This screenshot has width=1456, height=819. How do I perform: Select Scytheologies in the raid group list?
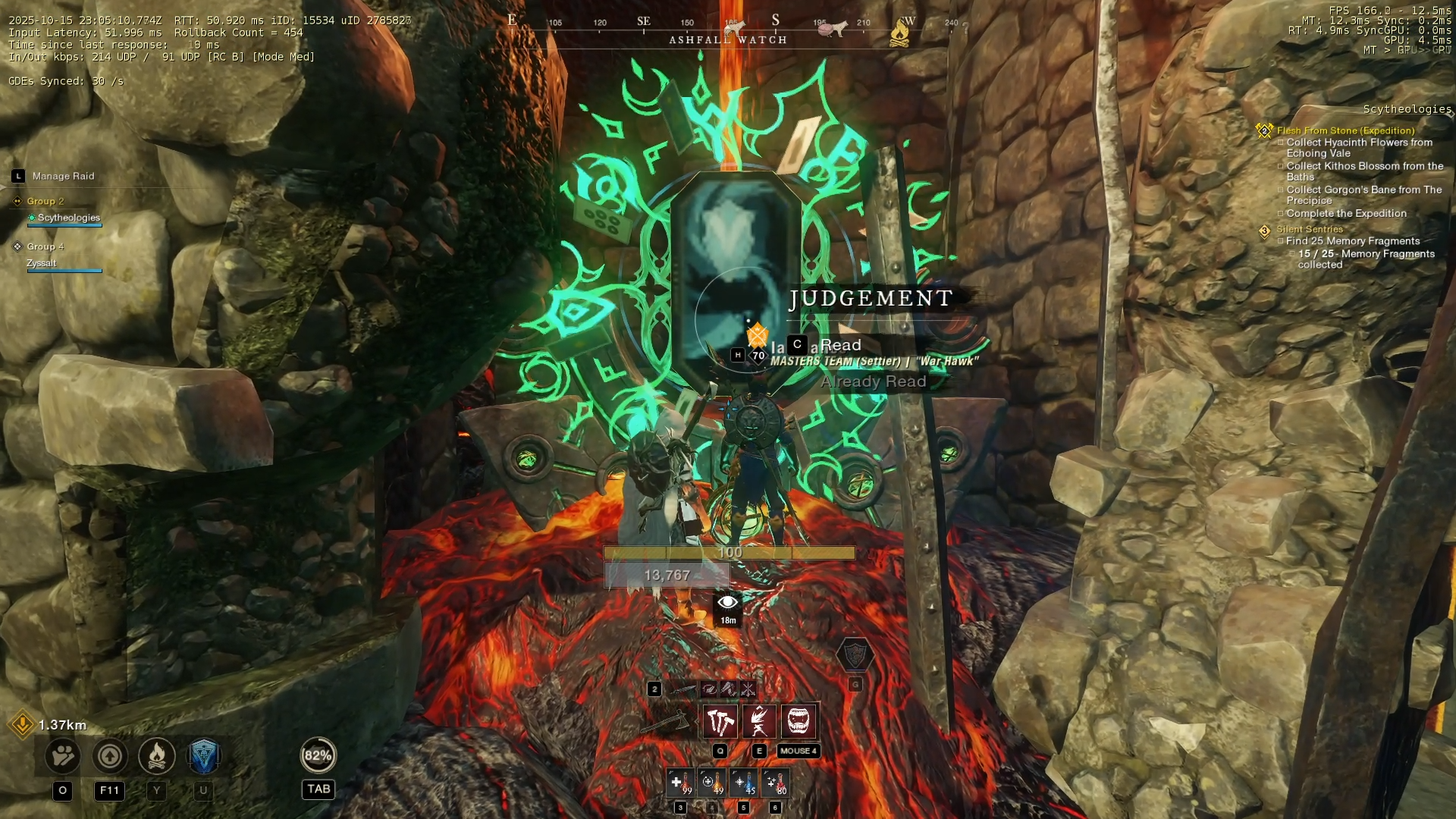click(68, 218)
